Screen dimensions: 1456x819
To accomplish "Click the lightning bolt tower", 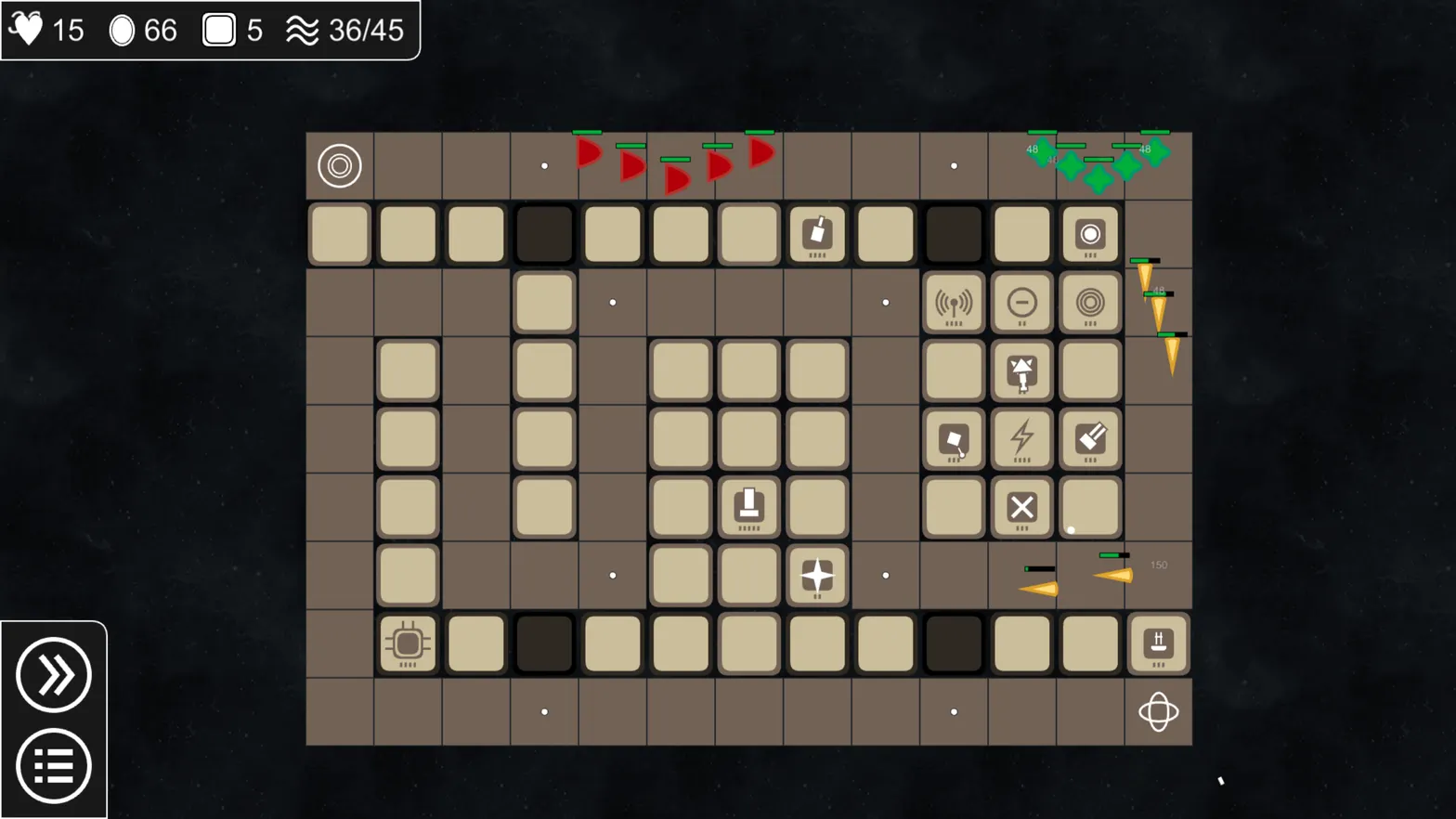I will pos(1021,439).
